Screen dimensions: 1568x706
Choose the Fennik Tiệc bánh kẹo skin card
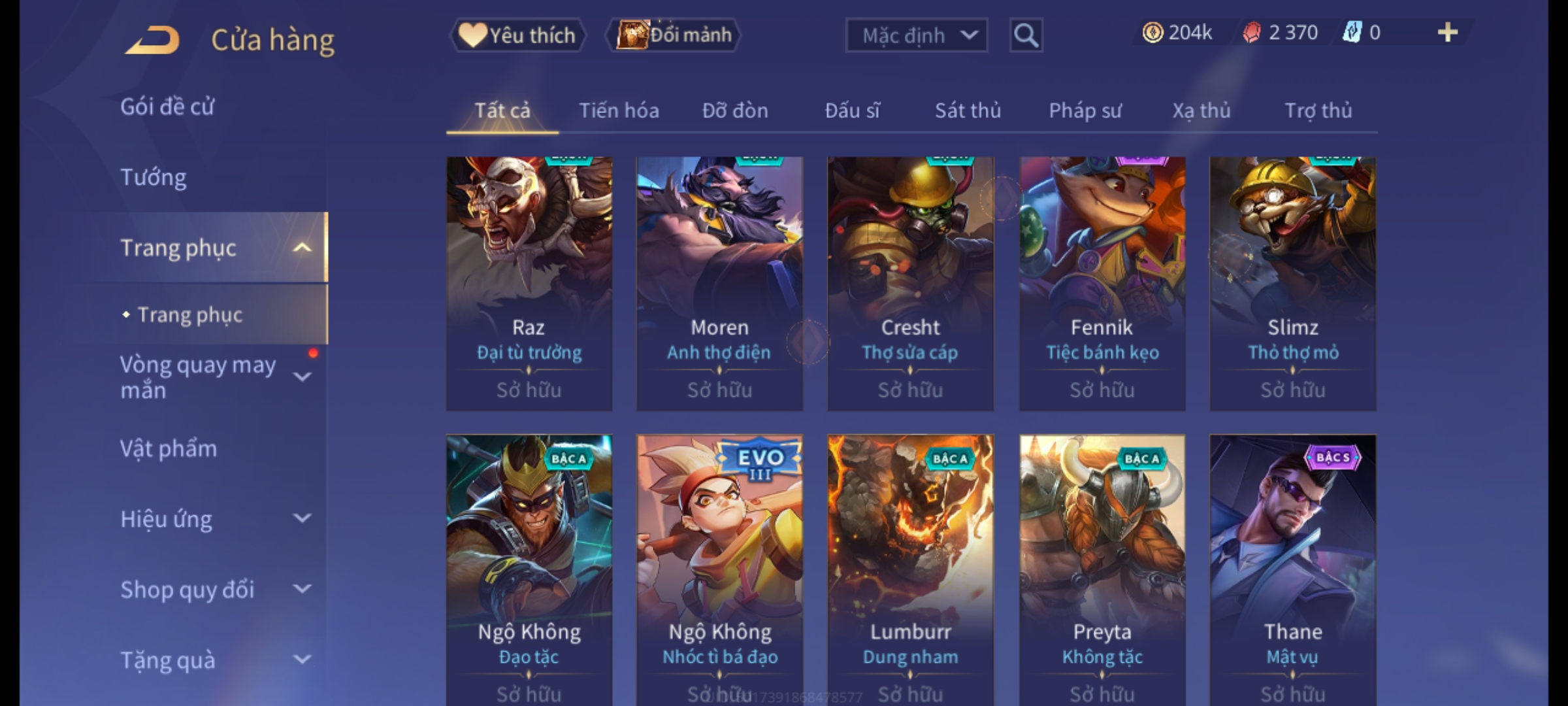(x=1102, y=283)
